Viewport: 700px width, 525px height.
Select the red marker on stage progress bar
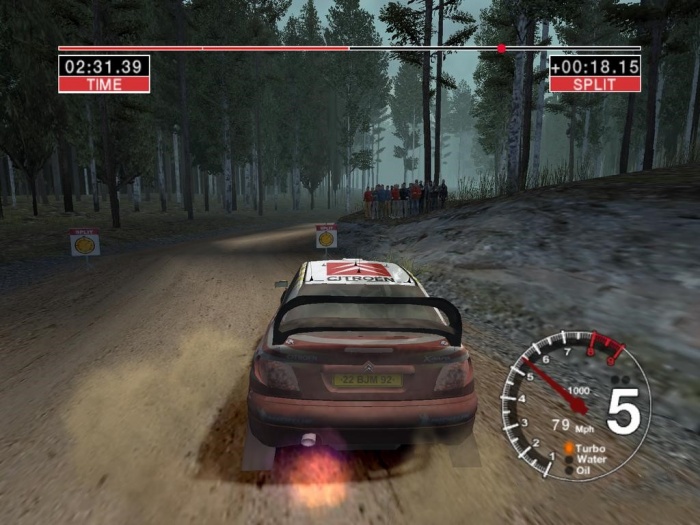click(x=501, y=48)
